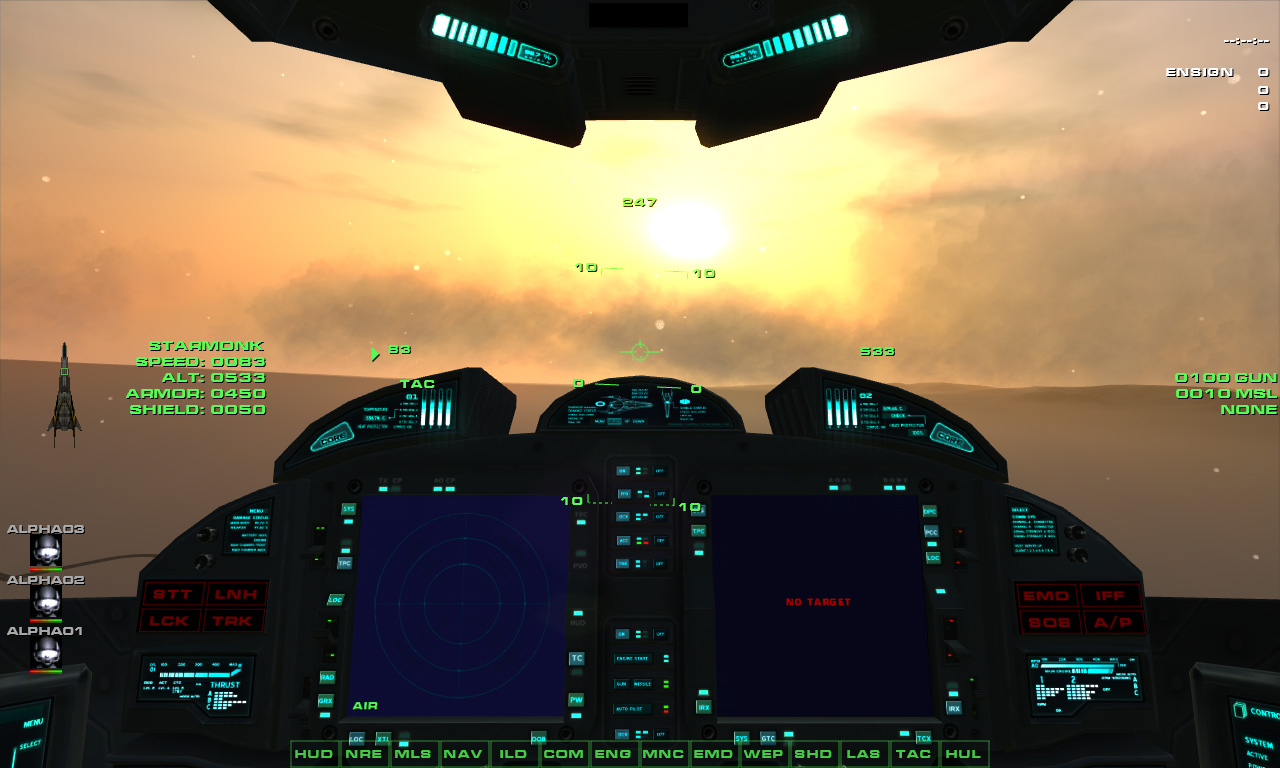The width and height of the screenshot is (1280, 768).
Task: Click the SYS button above the radar display
Action: tap(347, 509)
